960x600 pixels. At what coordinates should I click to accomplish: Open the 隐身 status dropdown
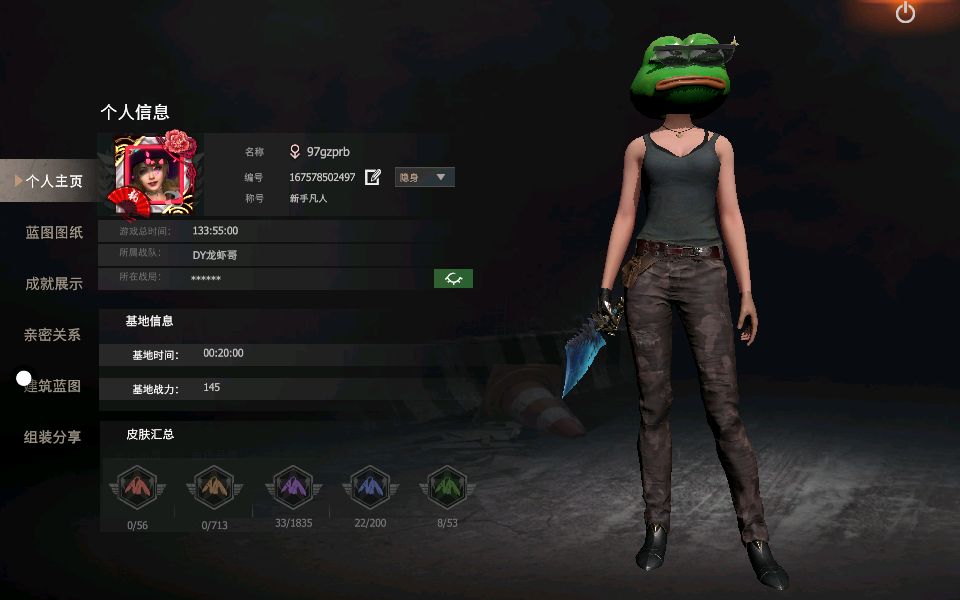(x=425, y=177)
